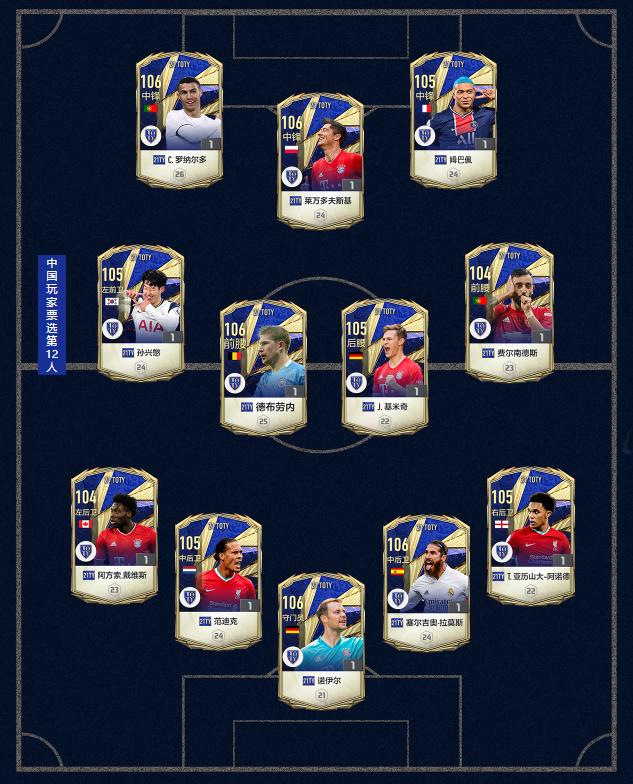Open the 中国玩家票选第12人 banner

[52, 314]
